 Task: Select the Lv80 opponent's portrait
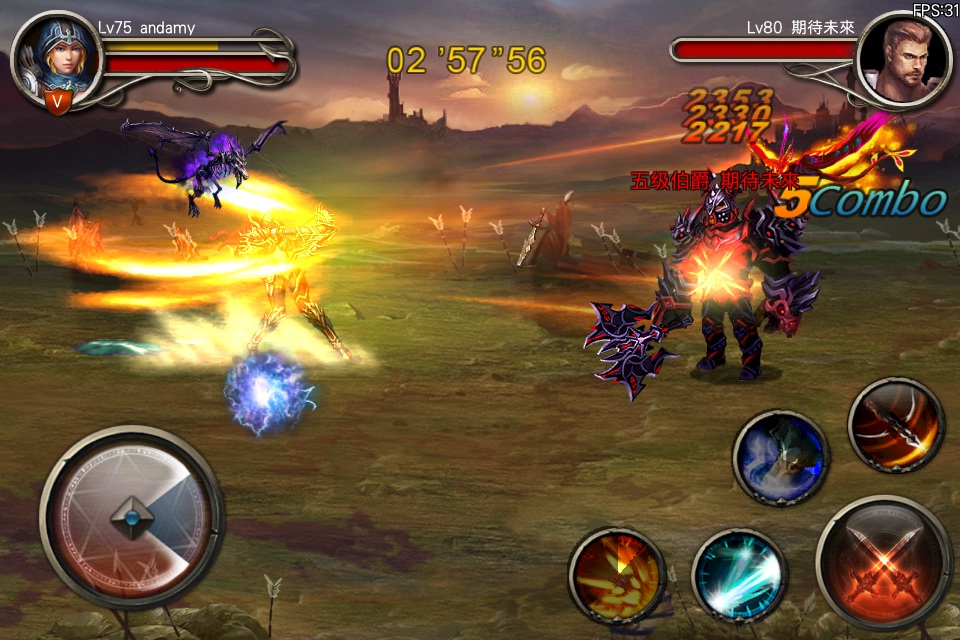(x=904, y=58)
